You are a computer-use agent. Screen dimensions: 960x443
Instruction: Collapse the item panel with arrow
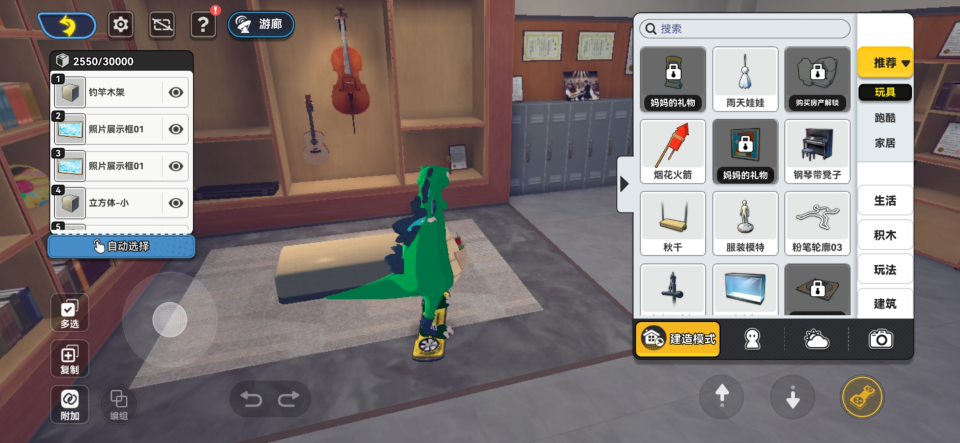pos(625,184)
